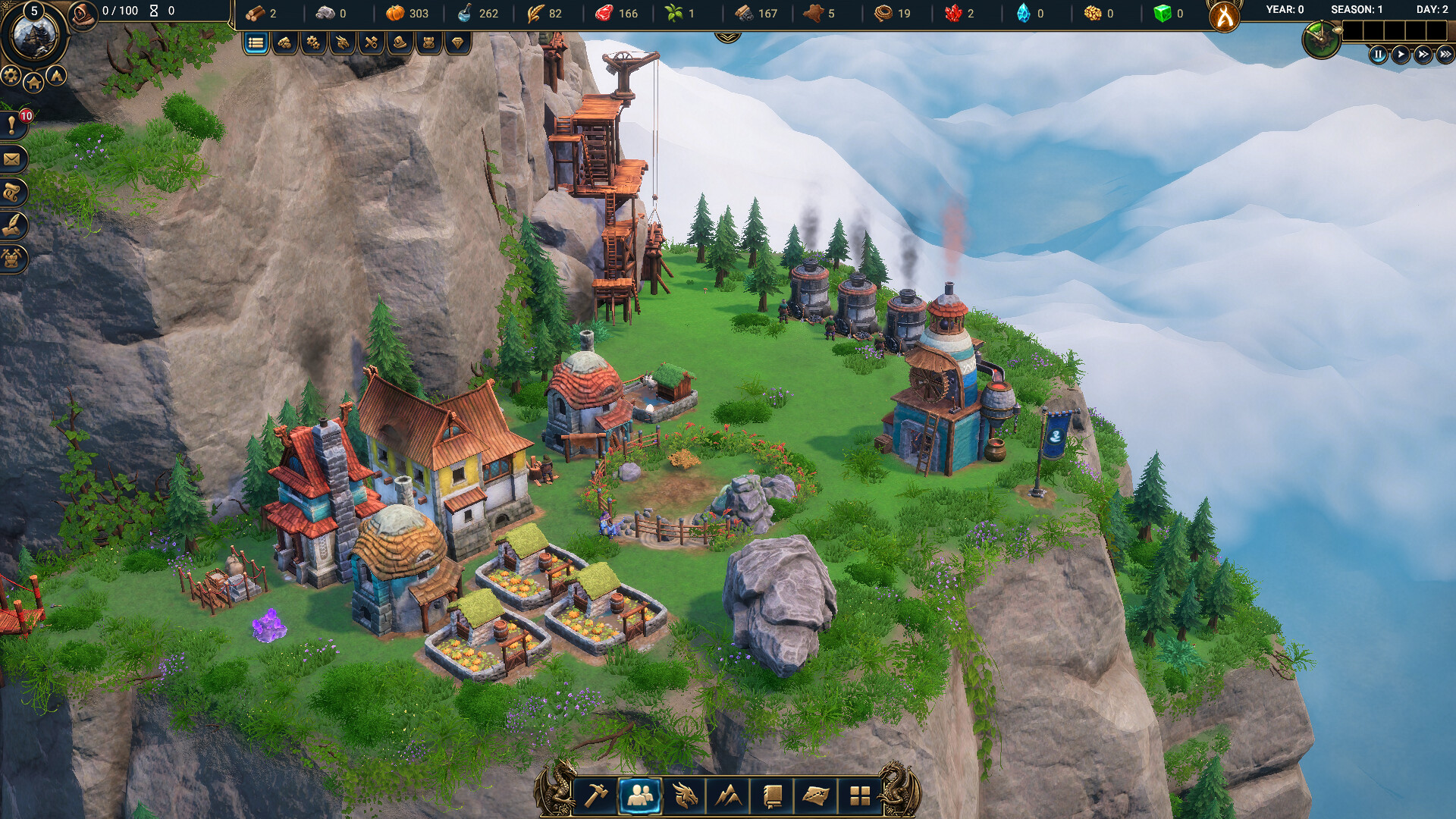This screenshot has width=1456, height=819.
Task: Pause the game with the pause button
Action: [1378, 55]
